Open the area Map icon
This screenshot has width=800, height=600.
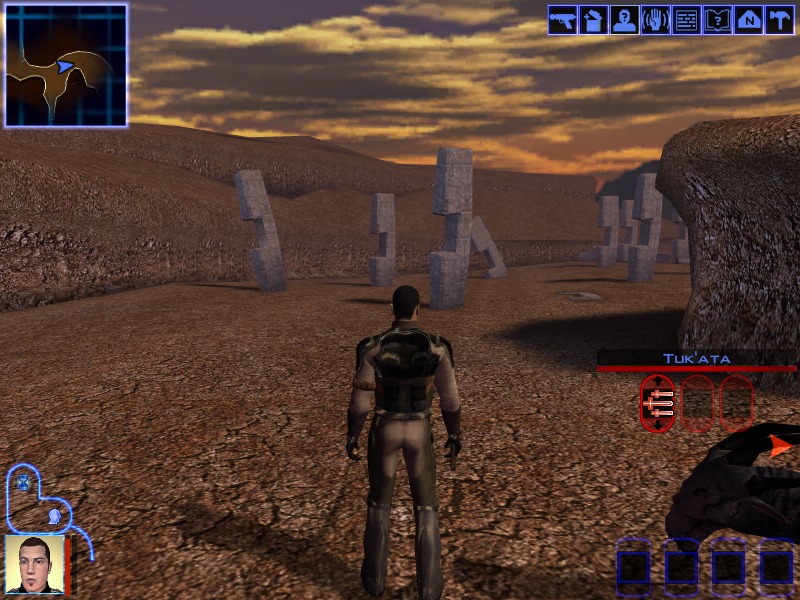[x=749, y=20]
